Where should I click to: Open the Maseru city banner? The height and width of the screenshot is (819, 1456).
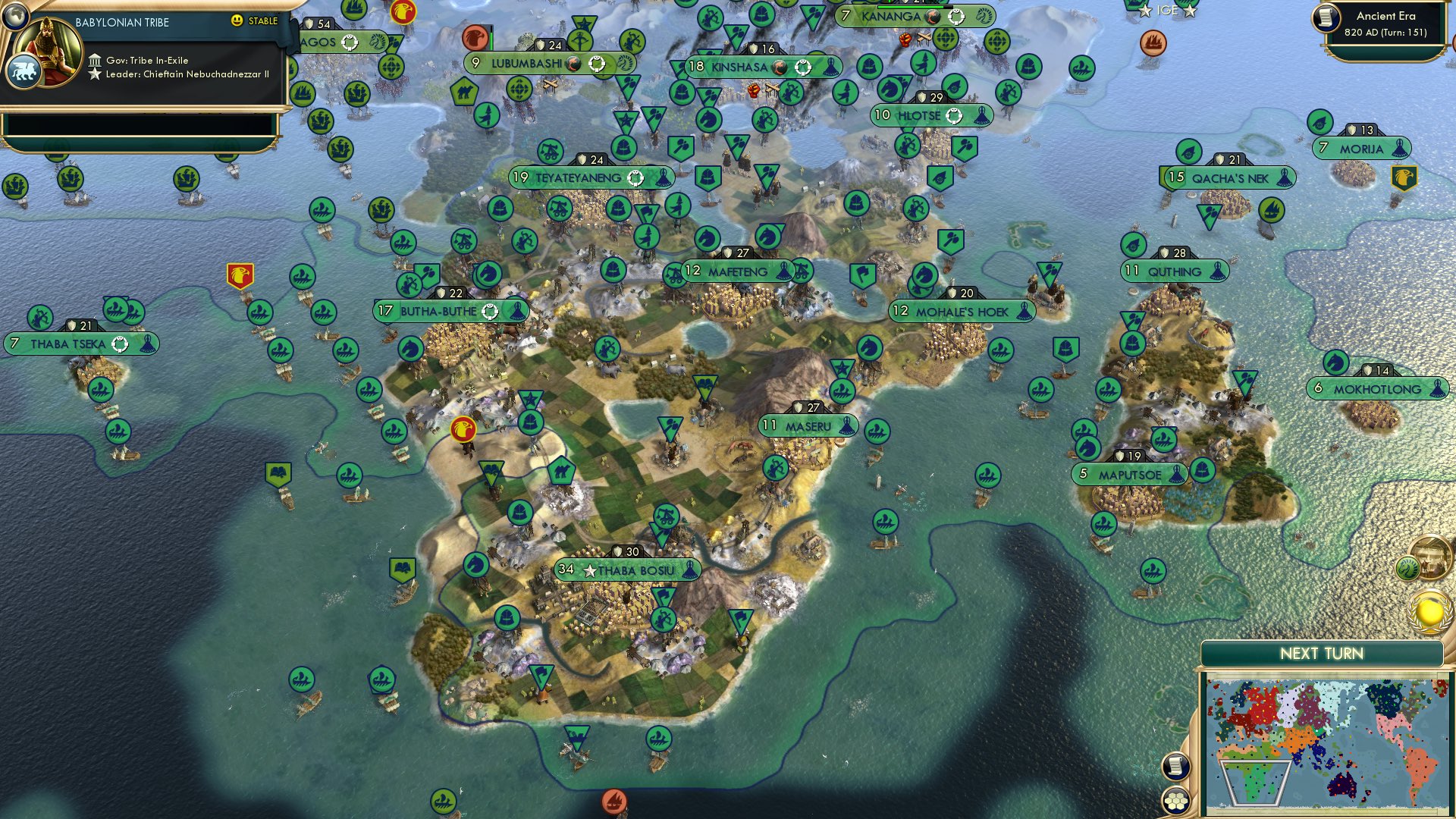806,426
